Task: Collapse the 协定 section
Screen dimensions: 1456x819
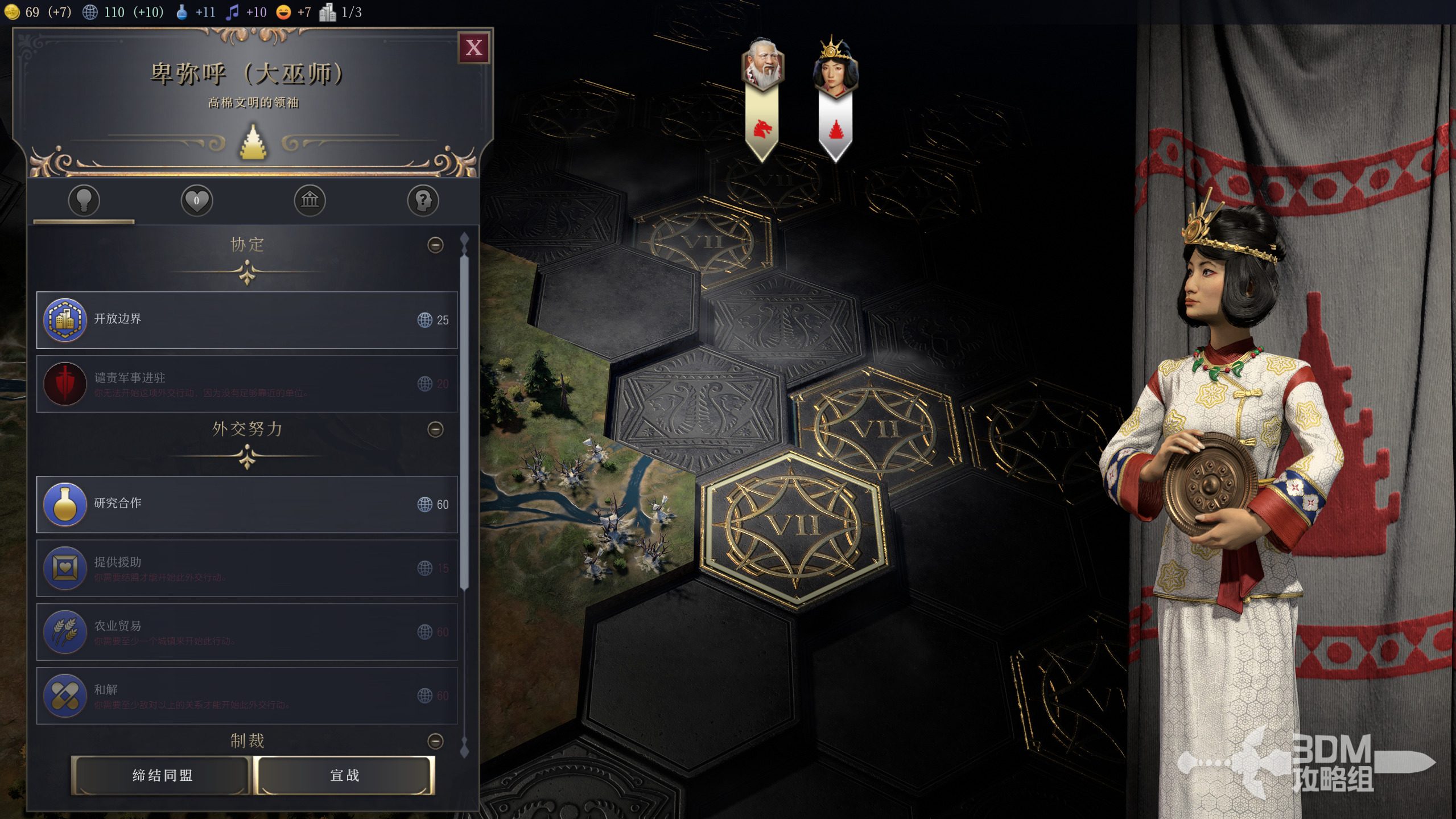Action: coord(435,245)
